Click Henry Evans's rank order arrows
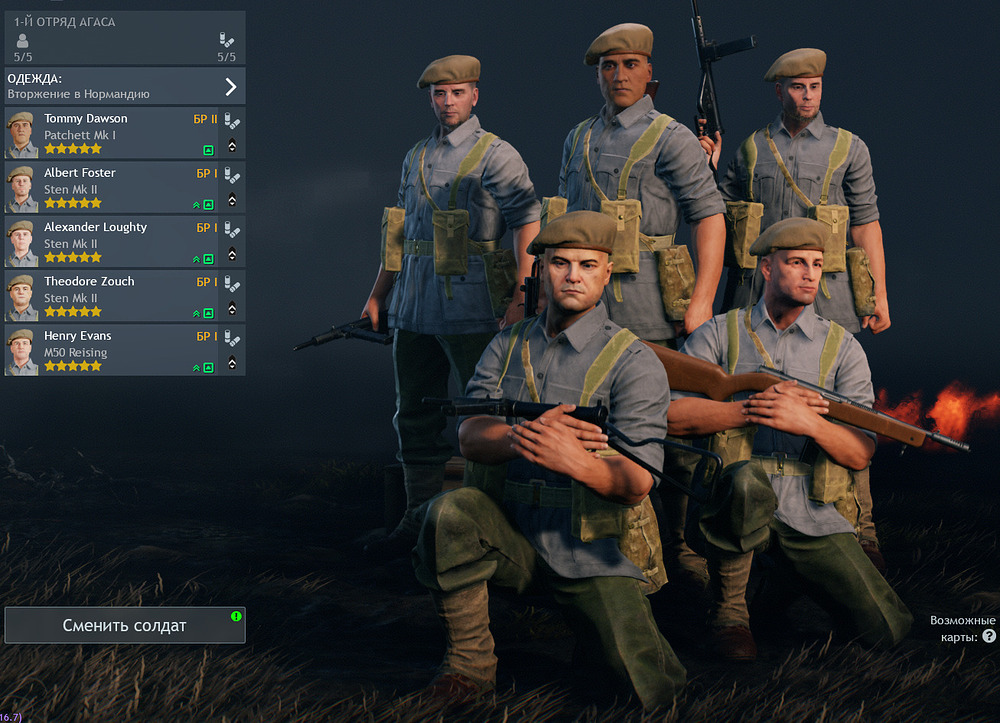The image size is (1000, 723). coord(232,363)
